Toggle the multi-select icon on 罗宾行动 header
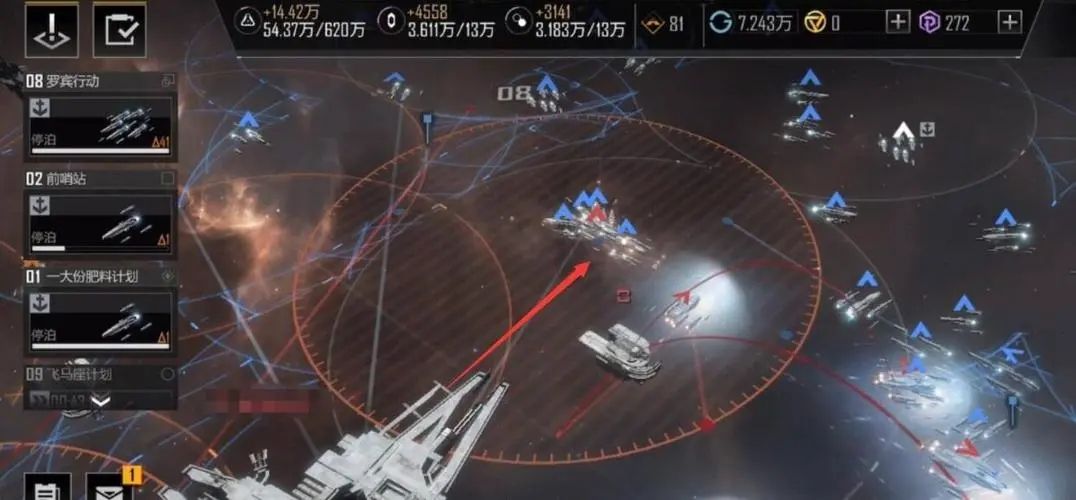Image resolution: width=1076 pixels, height=500 pixels. [168, 80]
